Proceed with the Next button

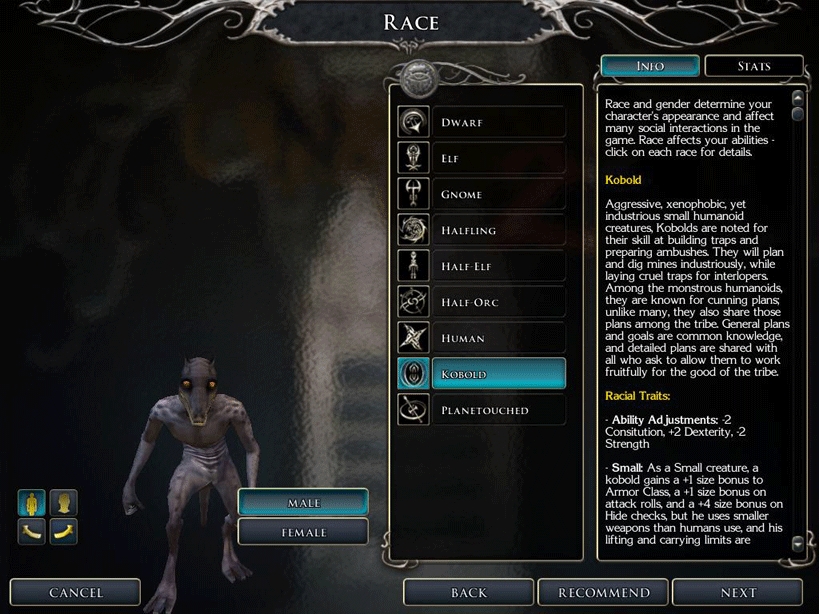coord(738,593)
